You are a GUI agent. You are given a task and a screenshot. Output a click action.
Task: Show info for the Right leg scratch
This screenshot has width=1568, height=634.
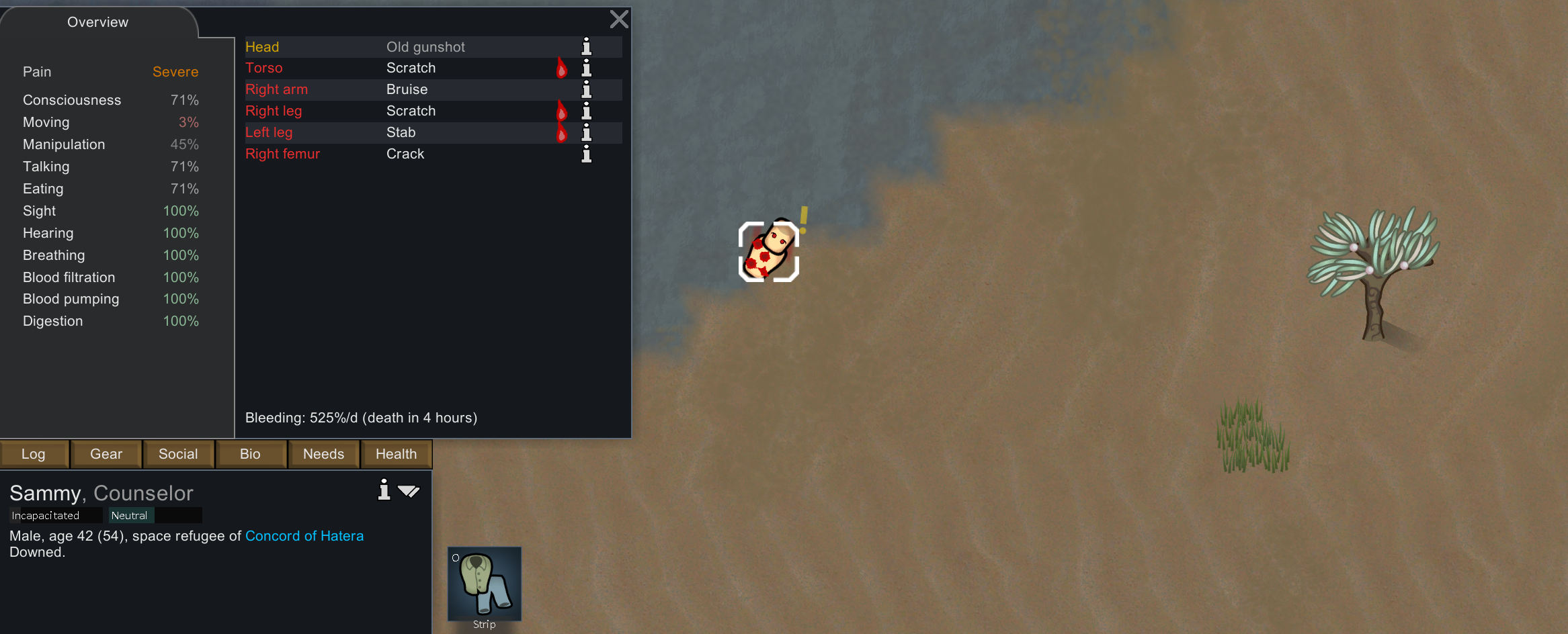click(x=586, y=111)
